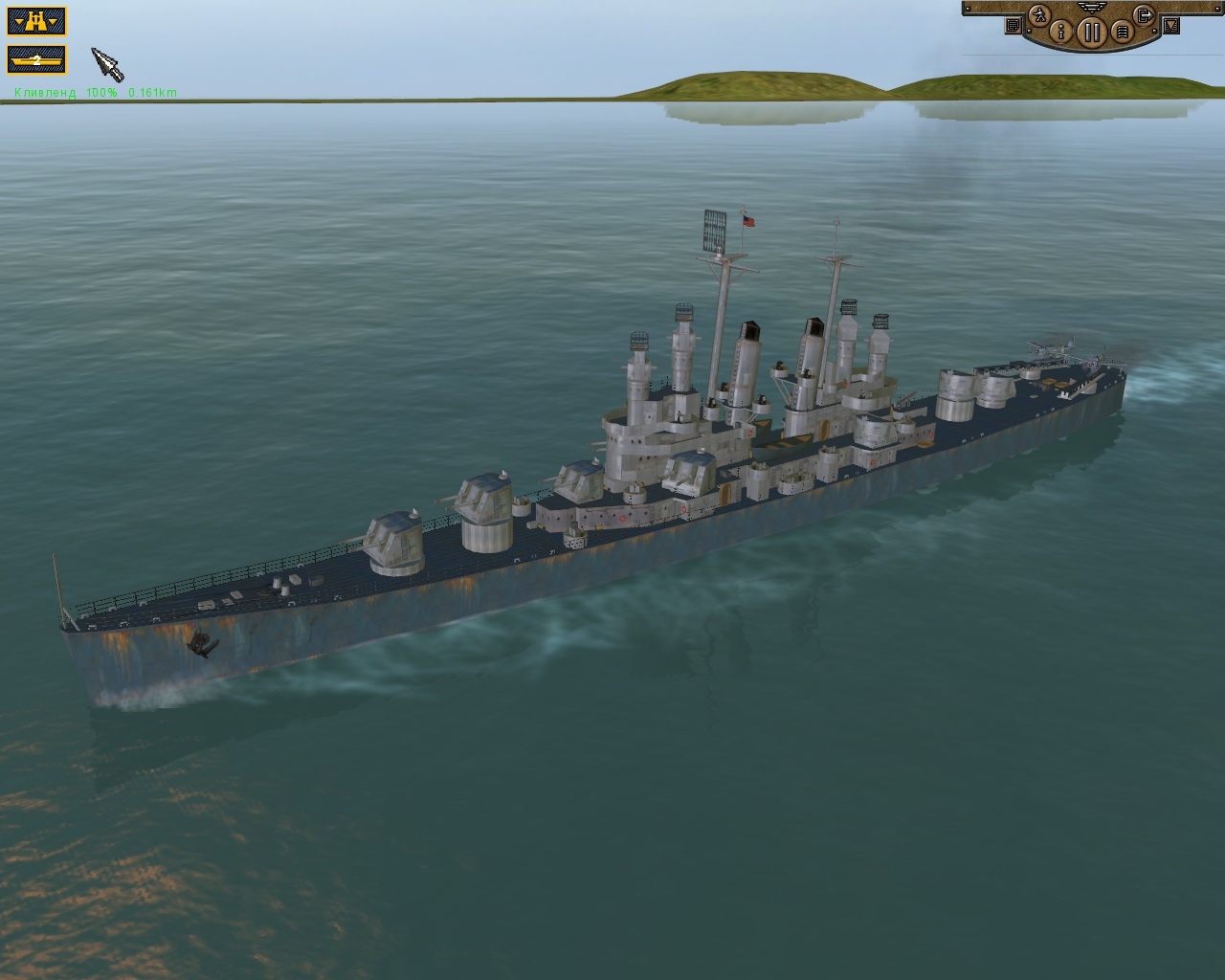This screenshot has width=1225, height=980.
Task: Click the soldier figure button
Action: pos(1039,13)
